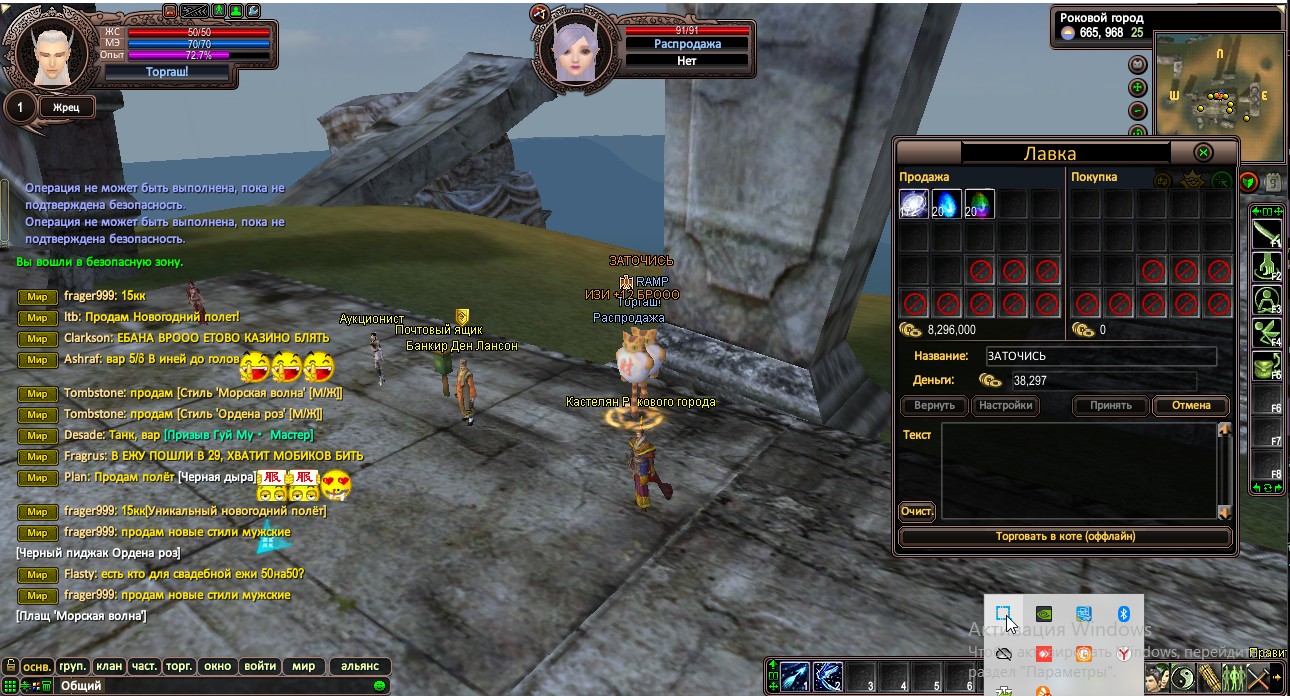Viewport: 1290px width, 696px height.
Task: Start offline cat trading (Торговать в коте)
Action: pos(1065,537)
